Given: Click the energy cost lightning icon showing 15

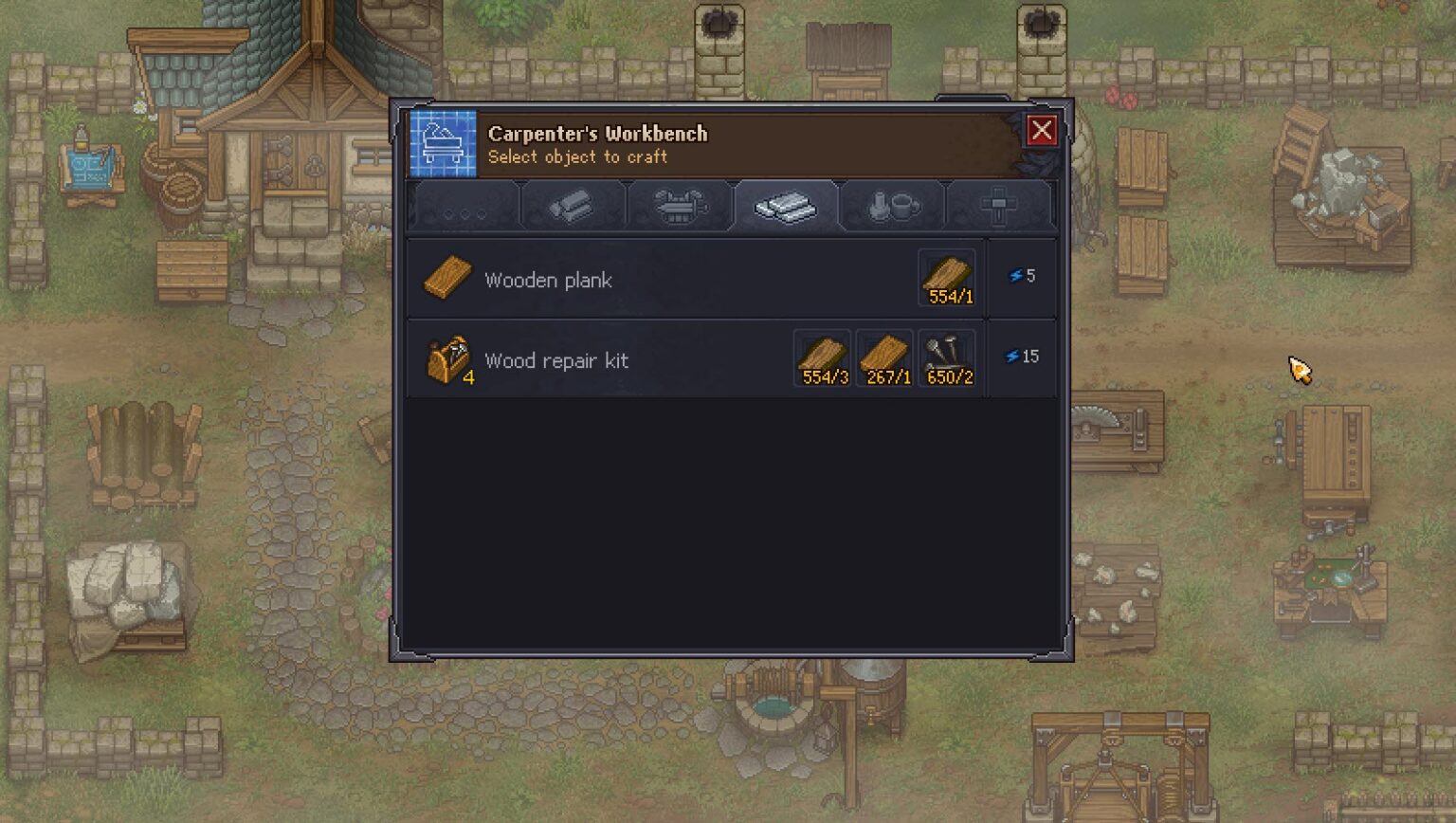Looking at the screenshot, I should (1022, 357).
